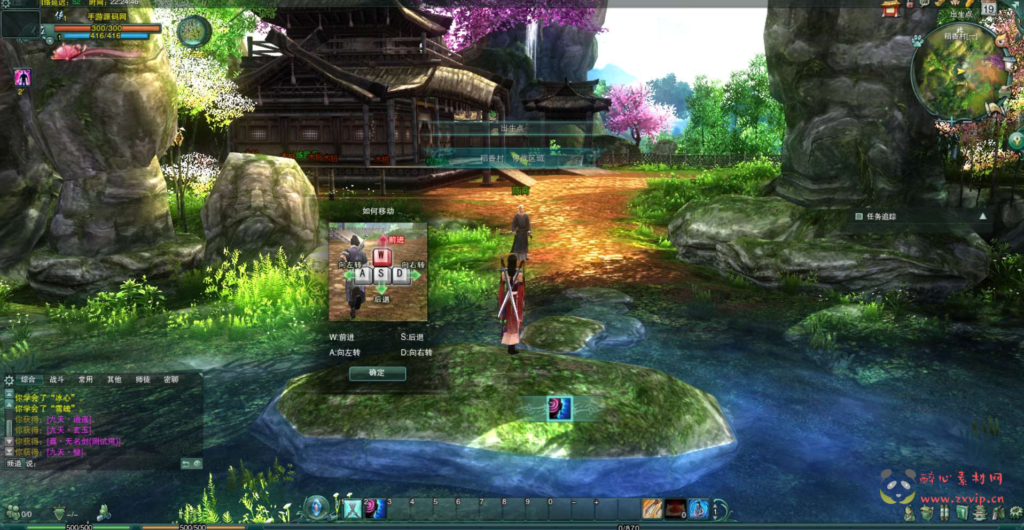
Task: Switch to the 综合 chat tab
Action: tap(28, 380)
